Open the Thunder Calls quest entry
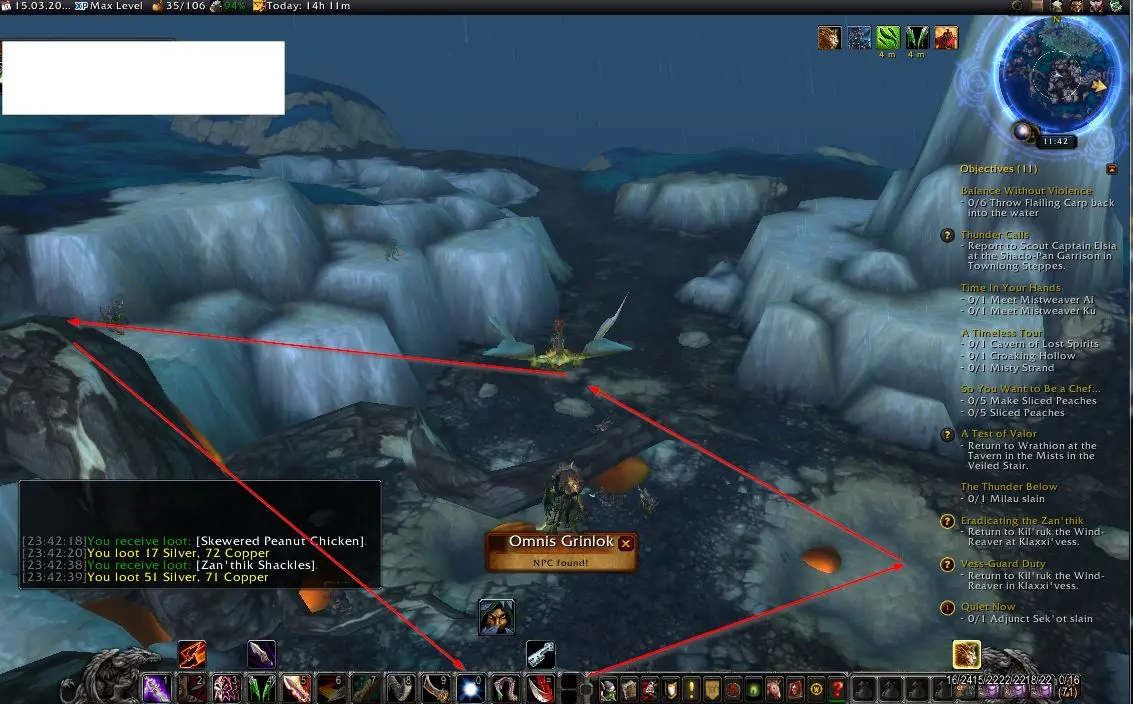1133x704 pixels. [995, 235]
